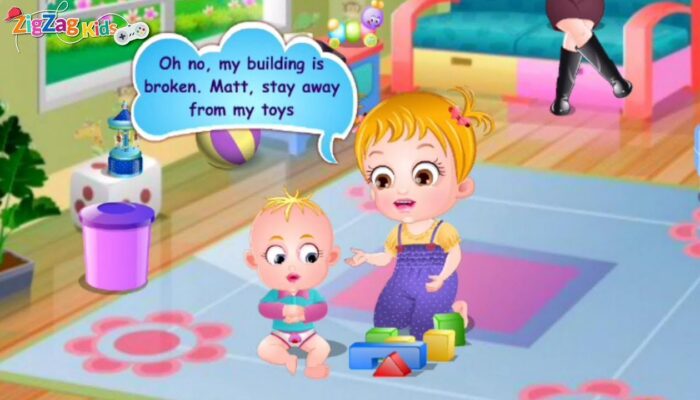Click the ZigZag Kids channel logo
Screen dimensions: 700x400
click(66, 24)
